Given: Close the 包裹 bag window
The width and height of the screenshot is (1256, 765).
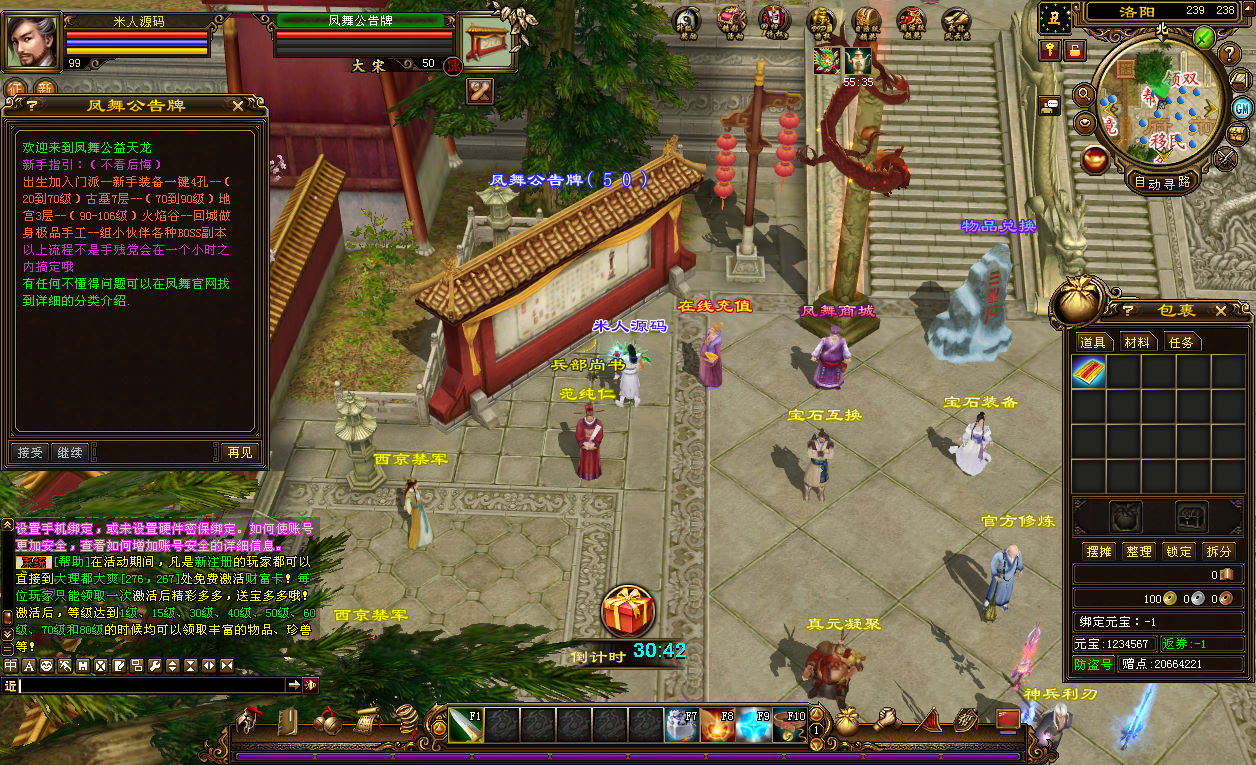Looking at the screenshot, I should click(x=1220, y=311).
